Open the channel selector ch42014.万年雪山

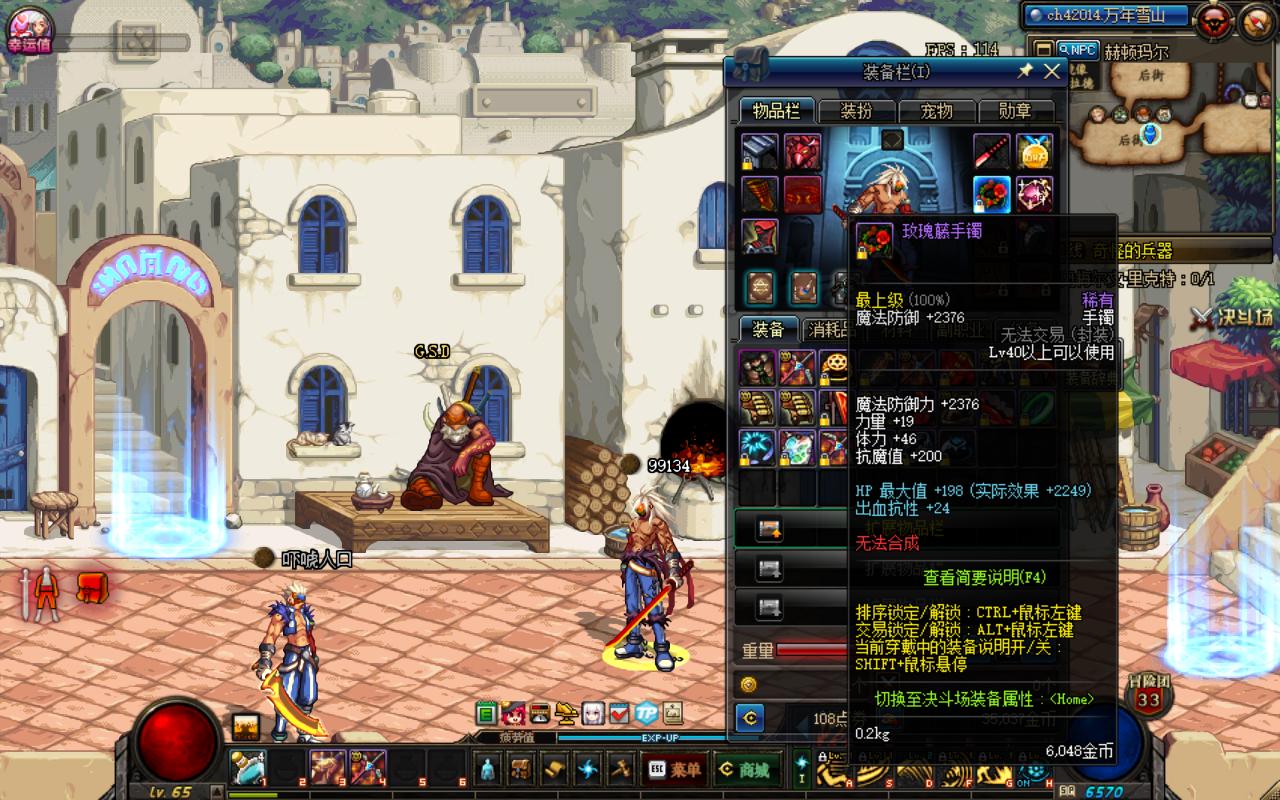1106,15
